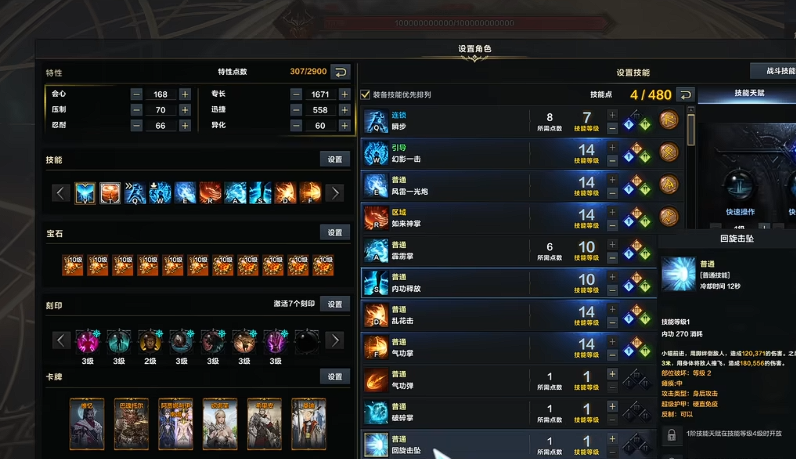796x459 pixels.
Task: Decrease the 专长 stat with its minus button
Action: [x=296, y=94]
